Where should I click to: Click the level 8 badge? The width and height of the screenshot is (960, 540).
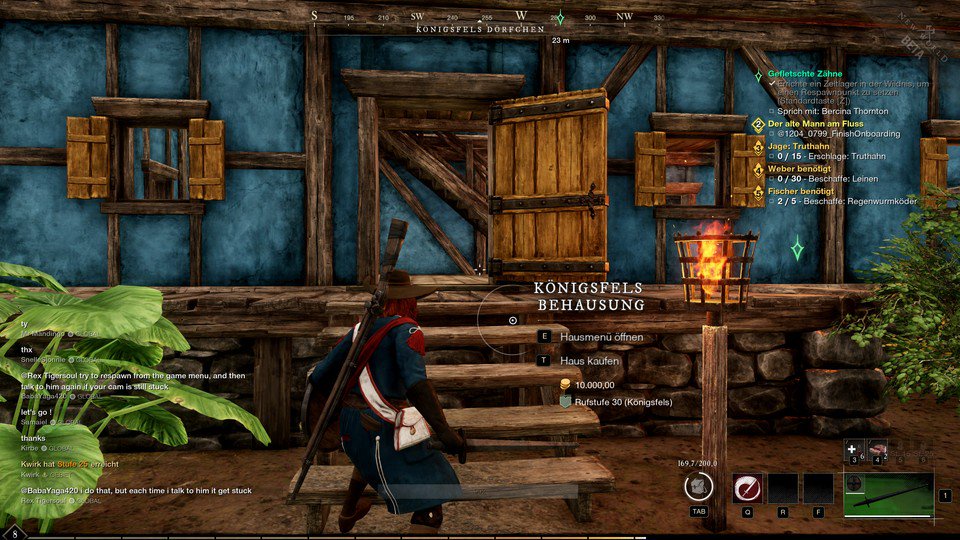click(x=15, y=532)
